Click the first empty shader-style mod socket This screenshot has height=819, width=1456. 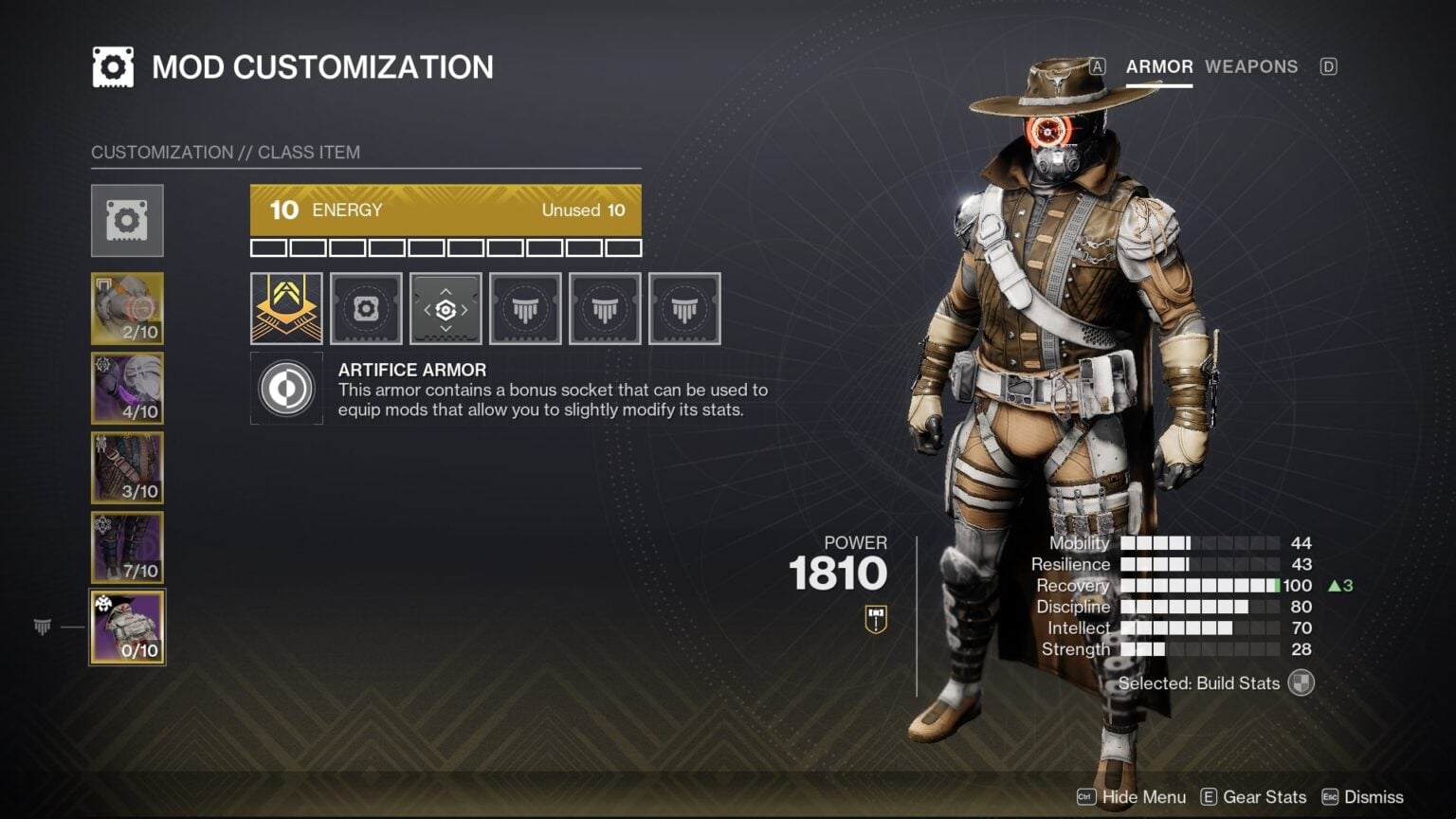coord(525,309)
